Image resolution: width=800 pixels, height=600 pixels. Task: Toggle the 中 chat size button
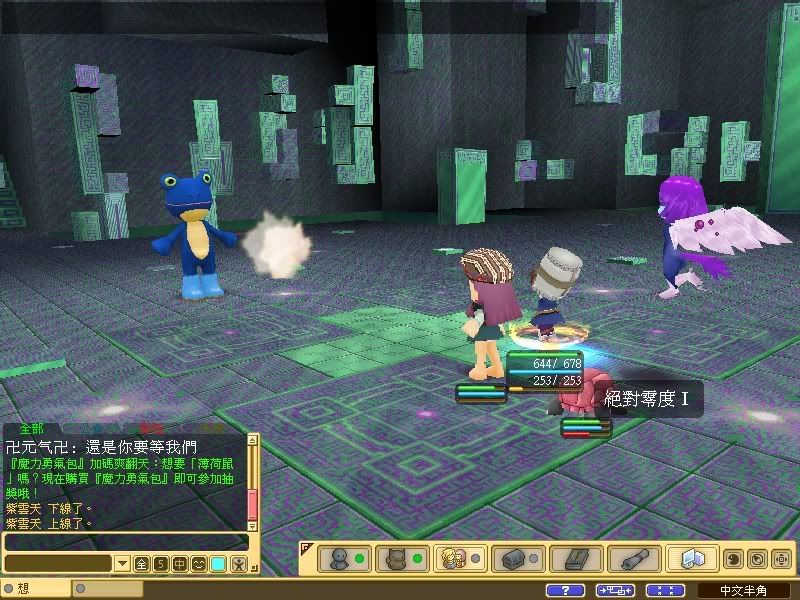[179, 564]
